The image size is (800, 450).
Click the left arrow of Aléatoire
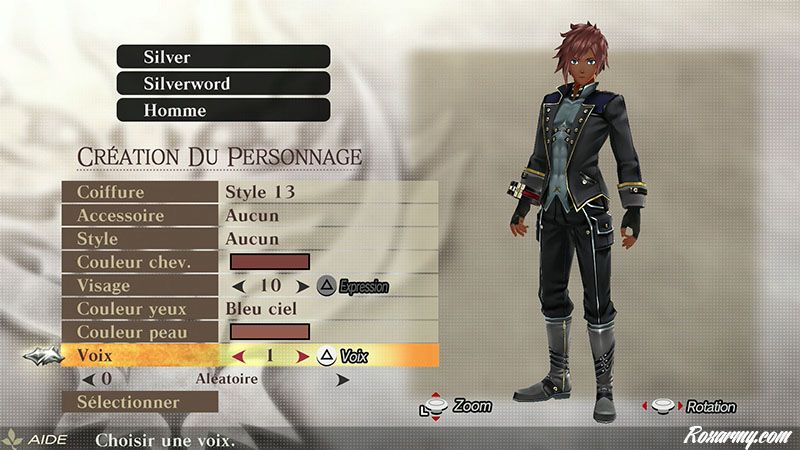click(88, 380)
